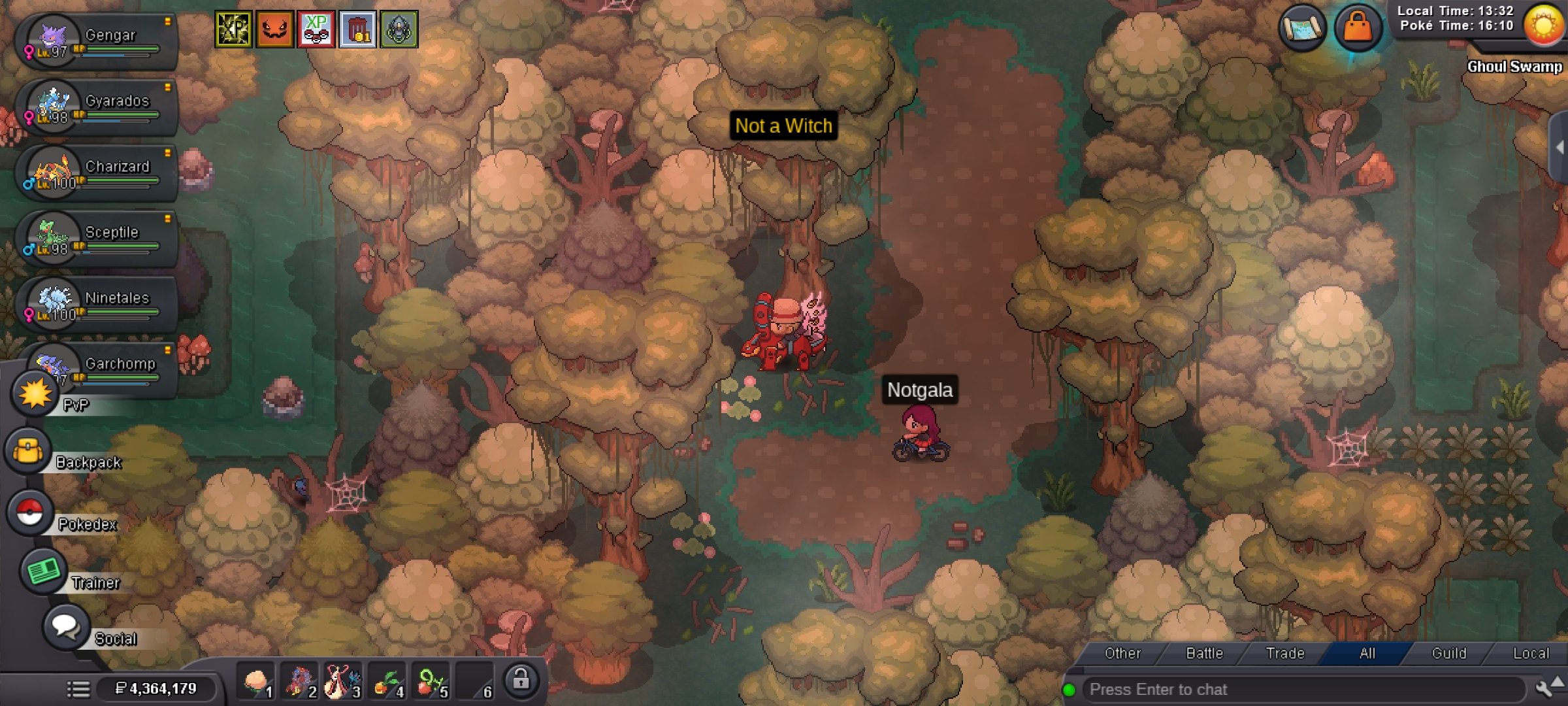Open the Pokedex
The height and width of the screenshot is (706, 1568).
point(29,513)
